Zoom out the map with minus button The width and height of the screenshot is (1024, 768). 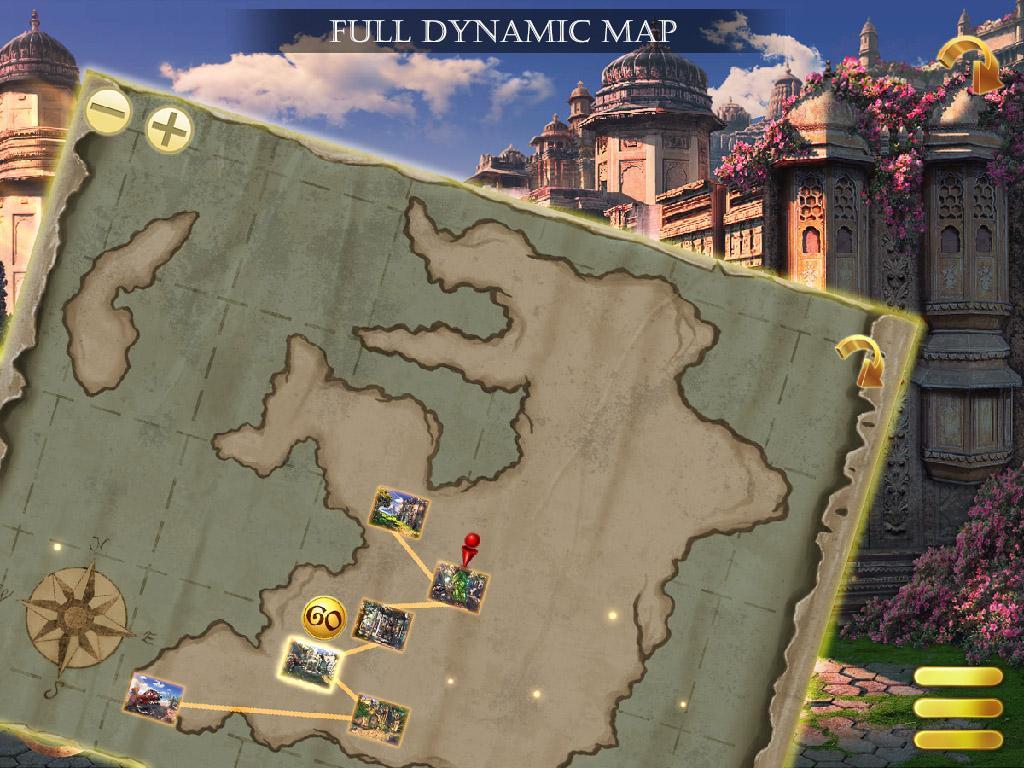click(x=108, y=110)
